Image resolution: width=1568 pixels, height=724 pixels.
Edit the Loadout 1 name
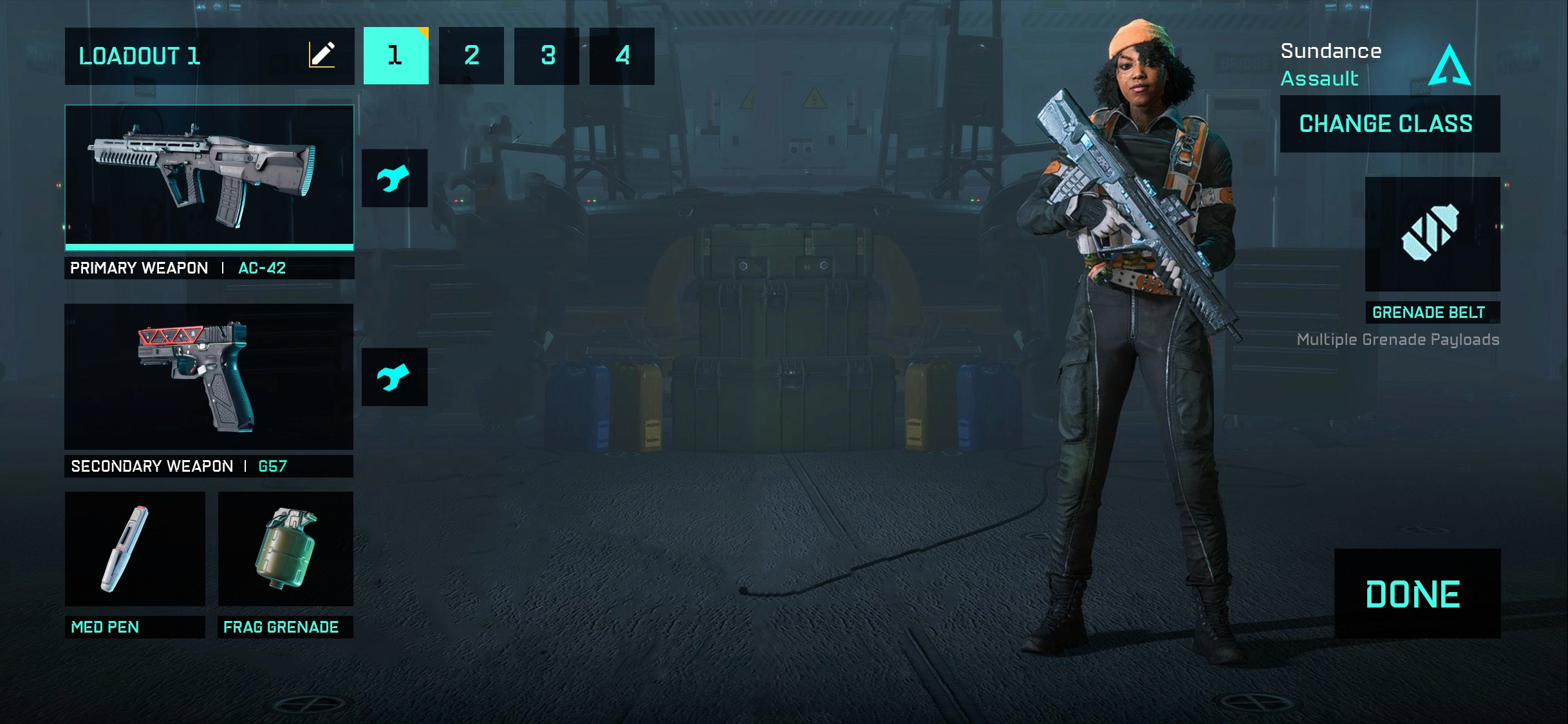pyautogui.click(x=322, y=55)
